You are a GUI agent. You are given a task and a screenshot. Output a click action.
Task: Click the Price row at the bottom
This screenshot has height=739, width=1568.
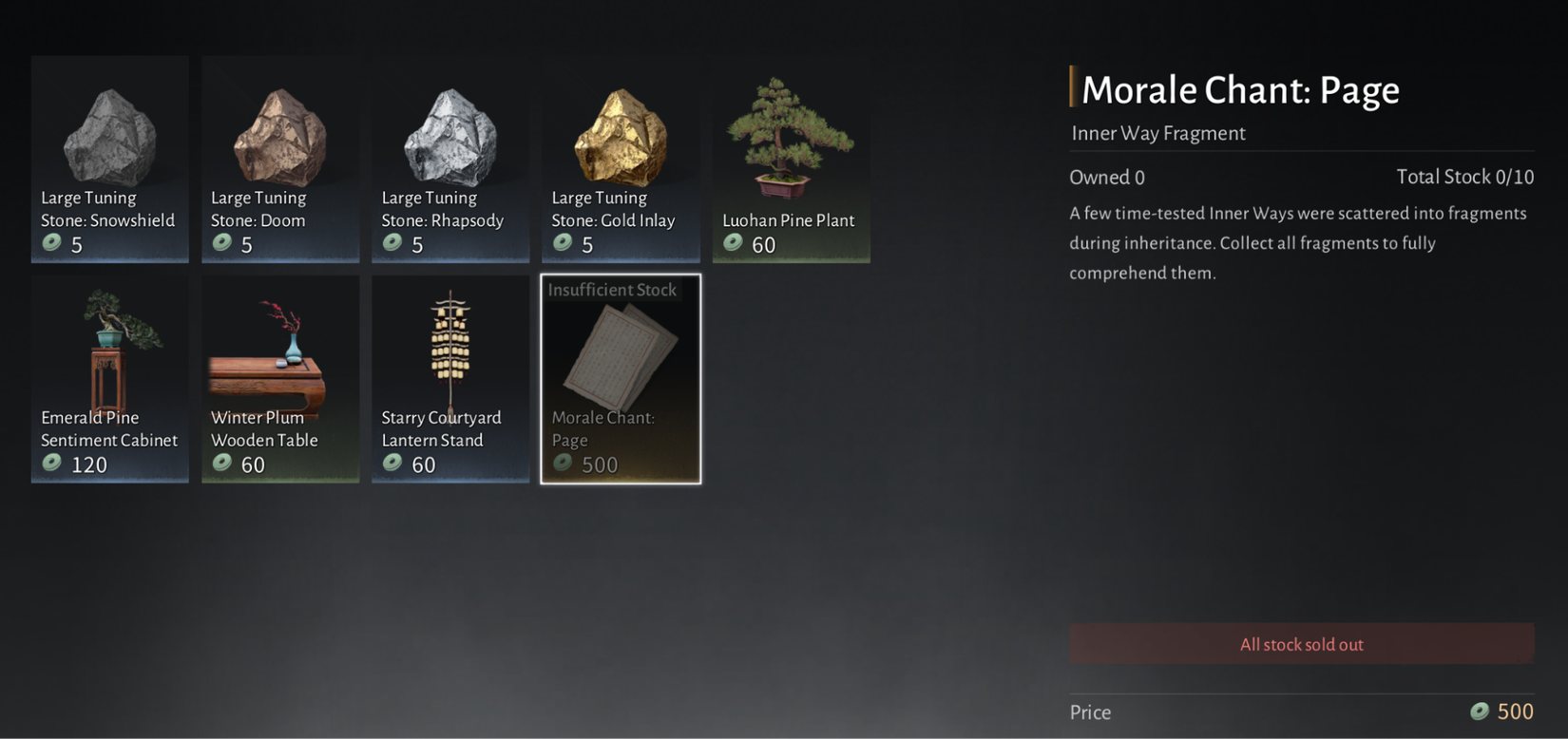point(1090,711)
